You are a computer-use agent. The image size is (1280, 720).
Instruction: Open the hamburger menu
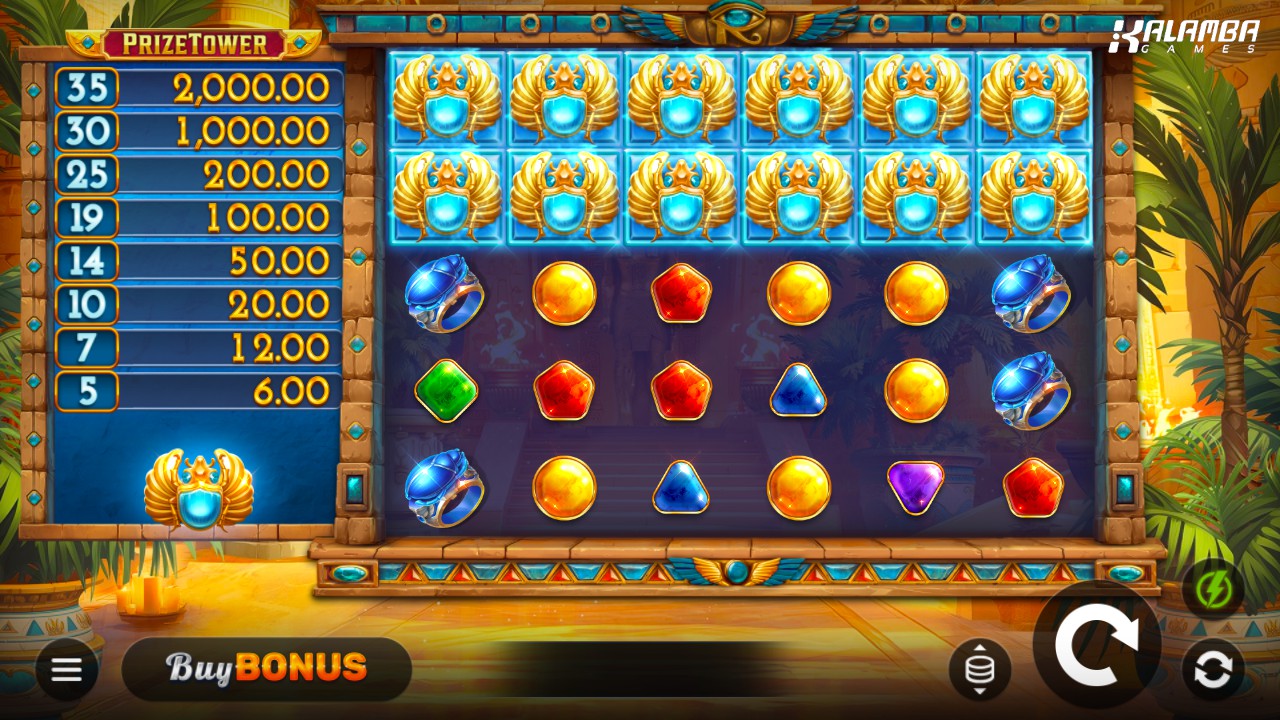67,669
